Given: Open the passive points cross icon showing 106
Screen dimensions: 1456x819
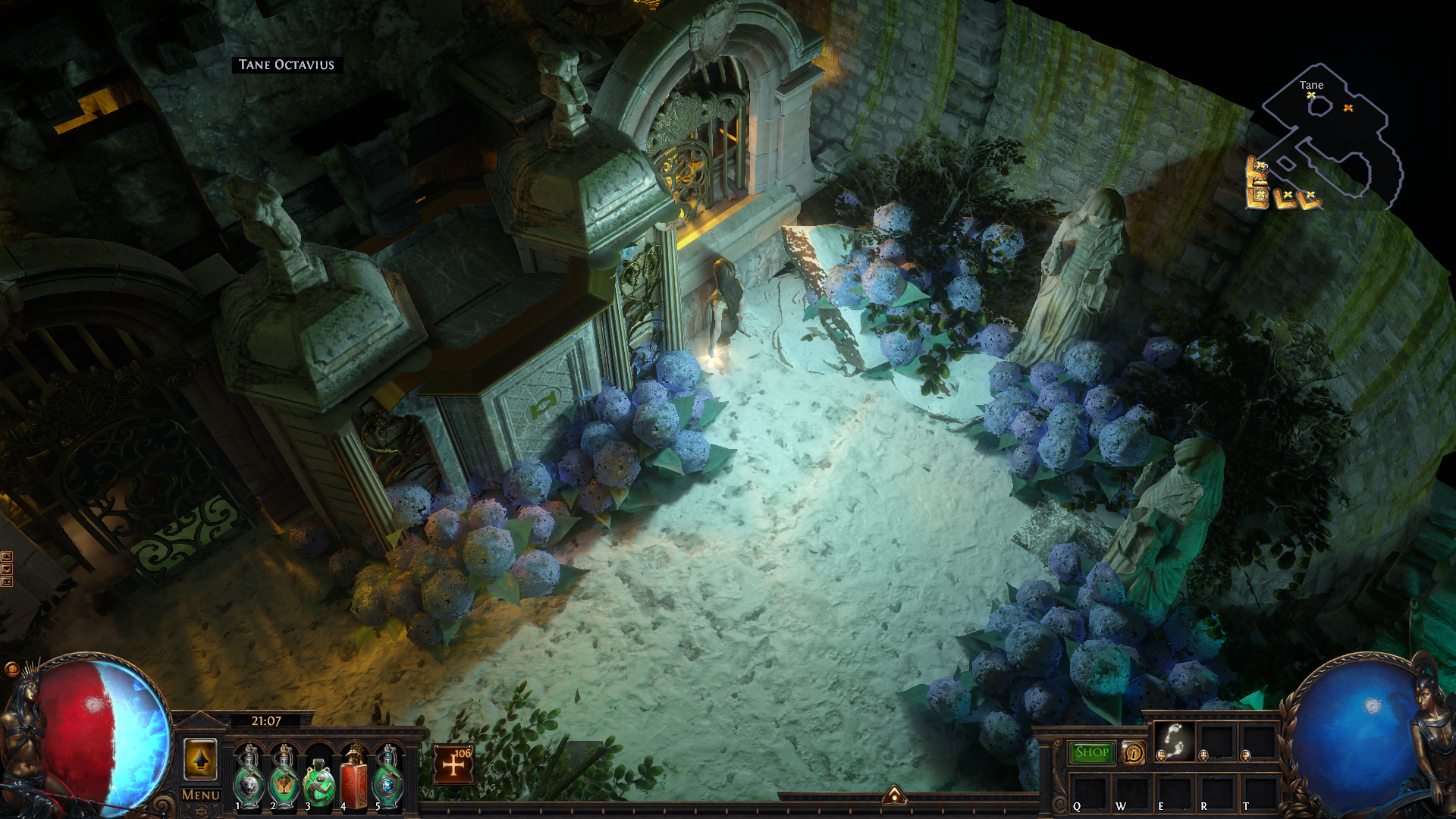Looking at the screenshot, I should pyautogui.click(x=453, y=764).
